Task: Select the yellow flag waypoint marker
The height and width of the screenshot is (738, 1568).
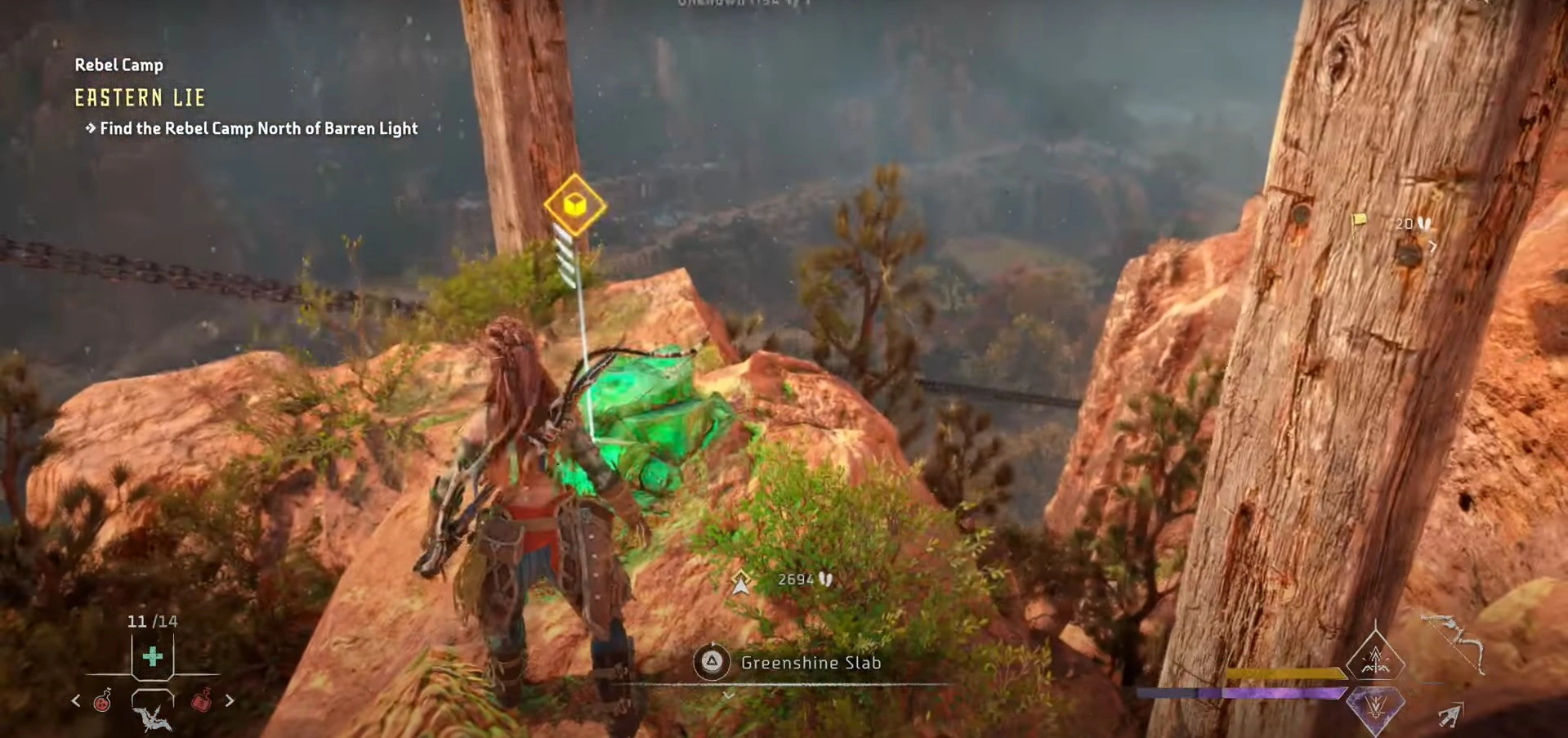Action: [x=1359, y=219]
